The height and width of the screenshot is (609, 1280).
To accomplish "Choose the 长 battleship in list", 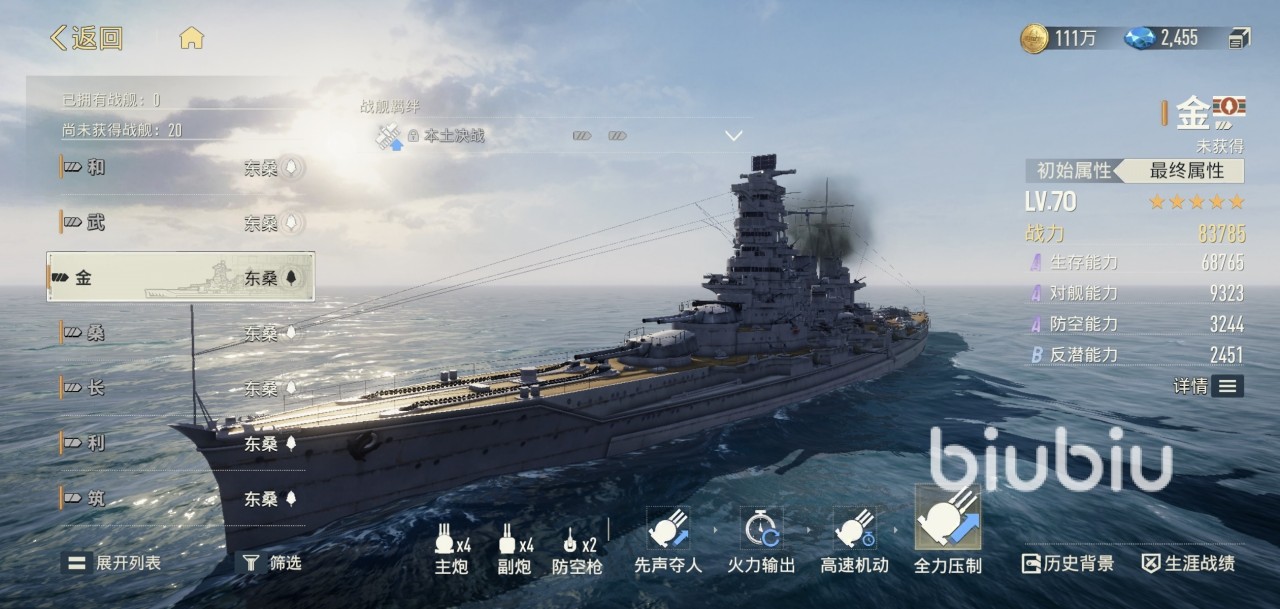I will [x=180, y=388].
